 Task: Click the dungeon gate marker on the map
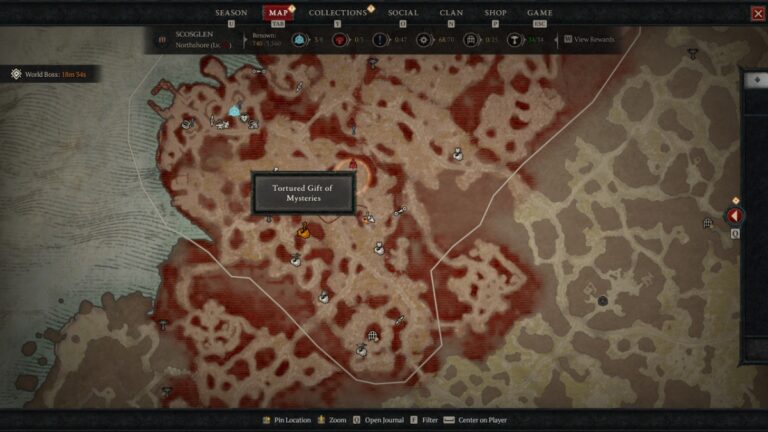click(372, 336)
